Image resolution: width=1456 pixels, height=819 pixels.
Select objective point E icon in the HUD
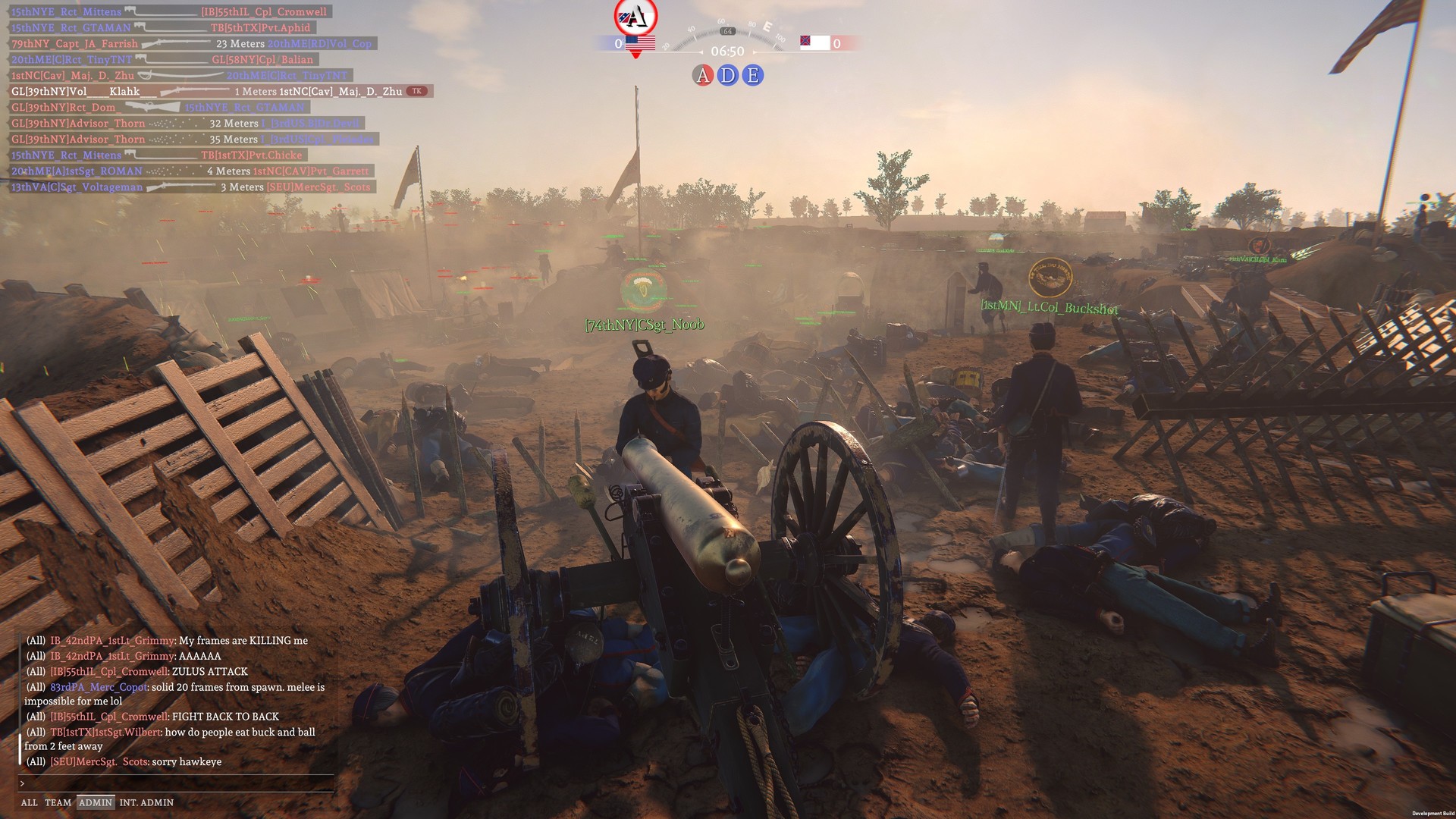click(752, 75)
